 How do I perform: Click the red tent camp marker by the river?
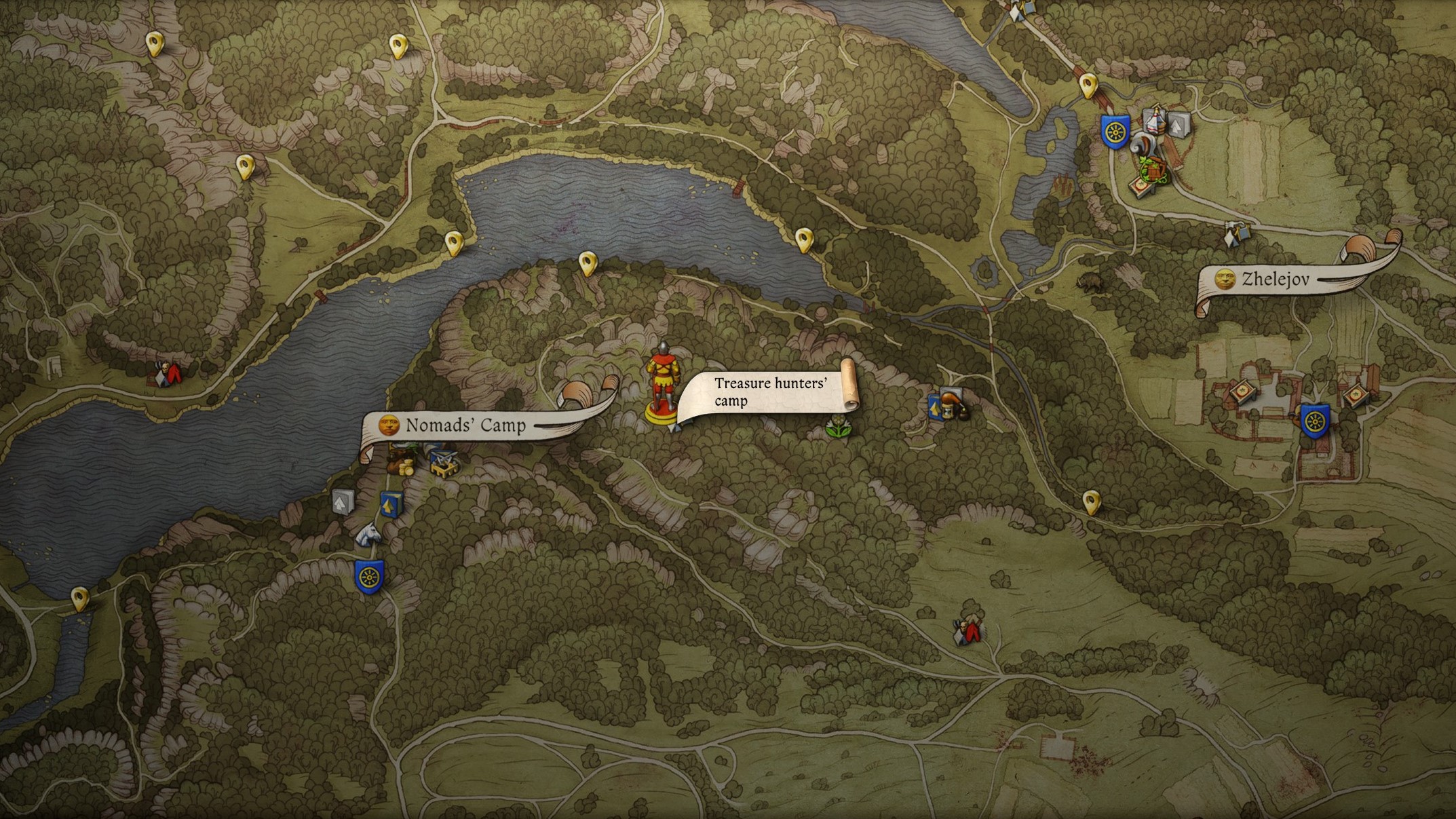pyautogui.click(x=167, y=373)
